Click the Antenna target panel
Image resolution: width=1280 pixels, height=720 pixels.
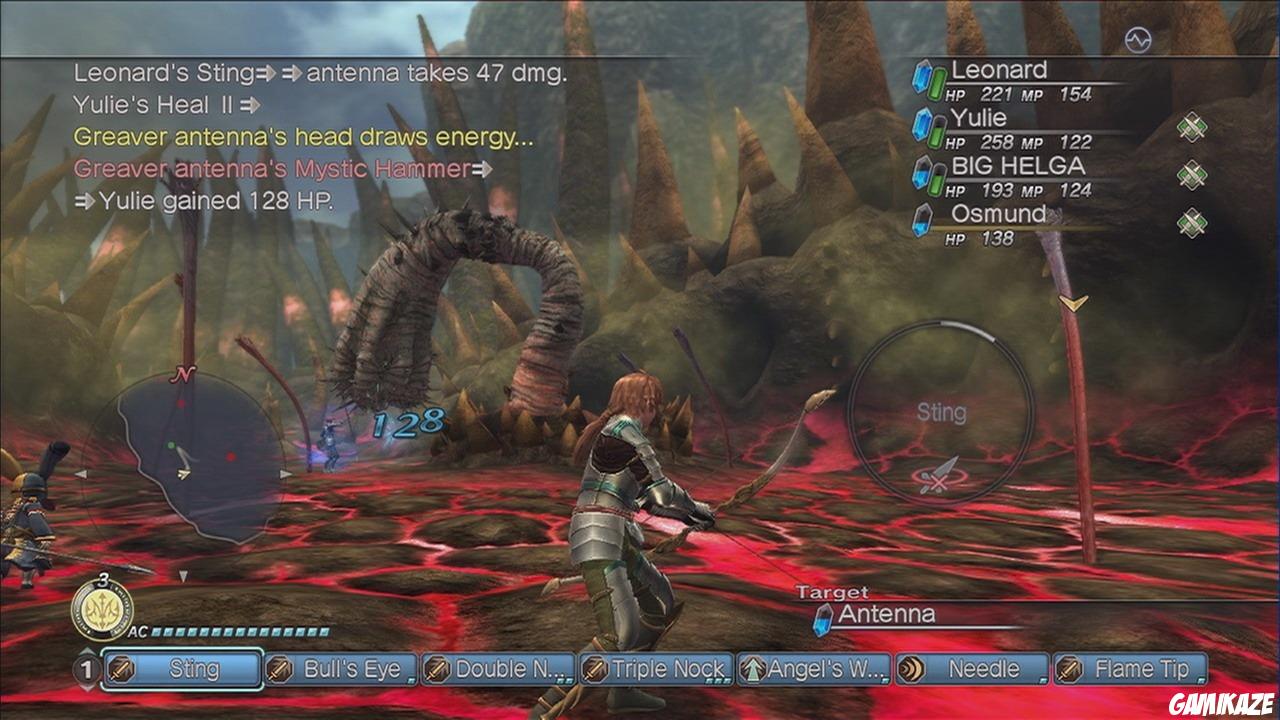click(x=920, y=615)
